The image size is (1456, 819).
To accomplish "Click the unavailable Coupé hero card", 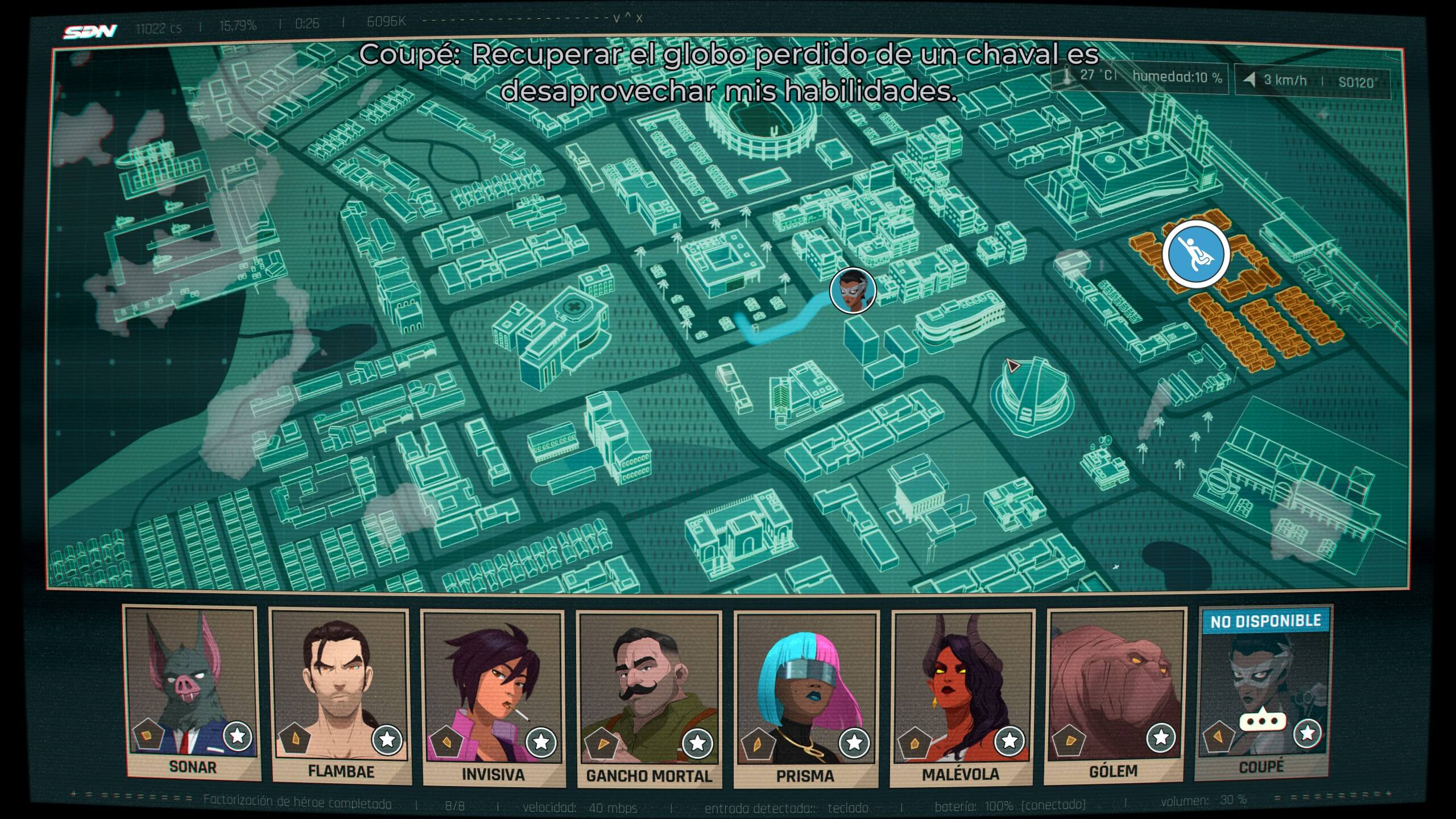I will [x=1263, y=691].
